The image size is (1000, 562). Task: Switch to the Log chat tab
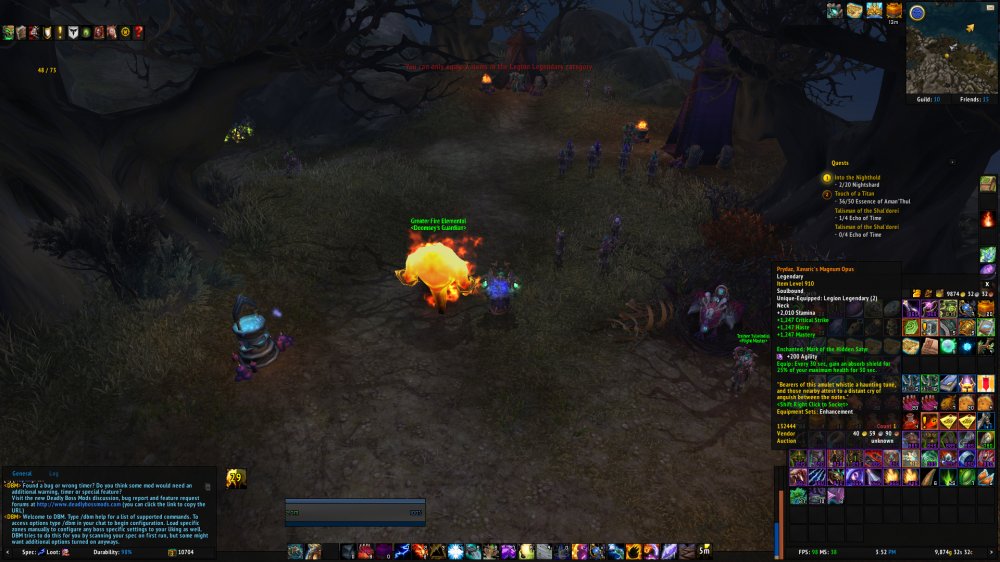tap(54, 473)
